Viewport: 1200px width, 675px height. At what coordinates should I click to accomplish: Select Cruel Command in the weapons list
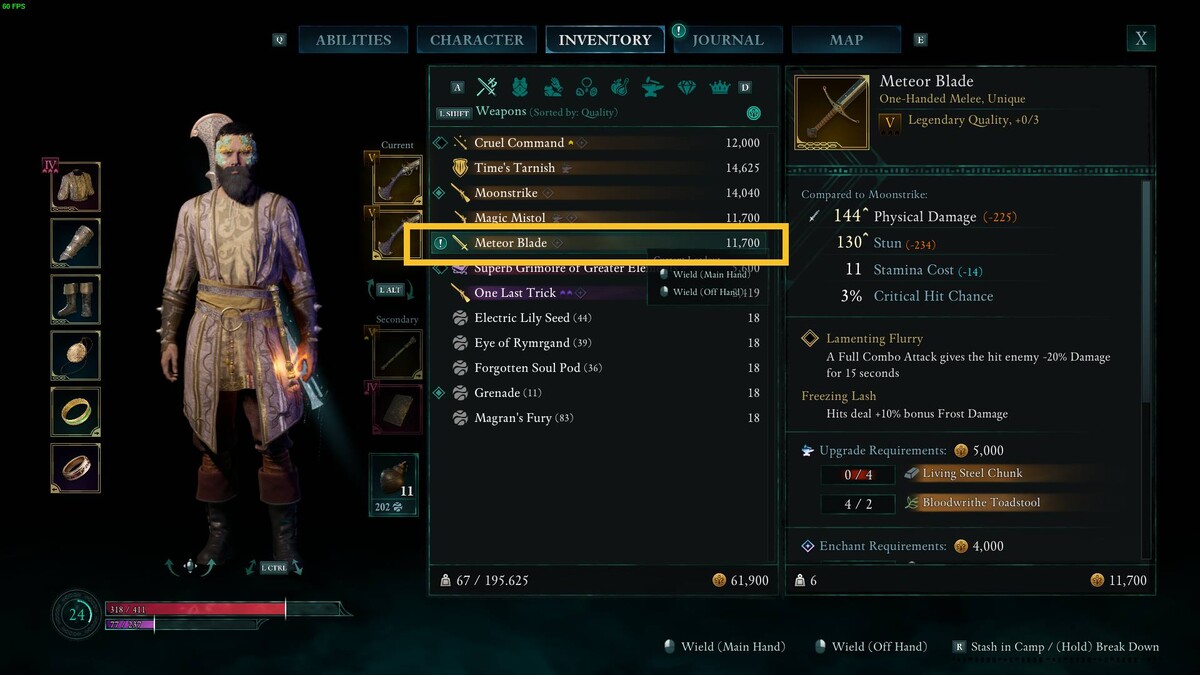[519, 143]
